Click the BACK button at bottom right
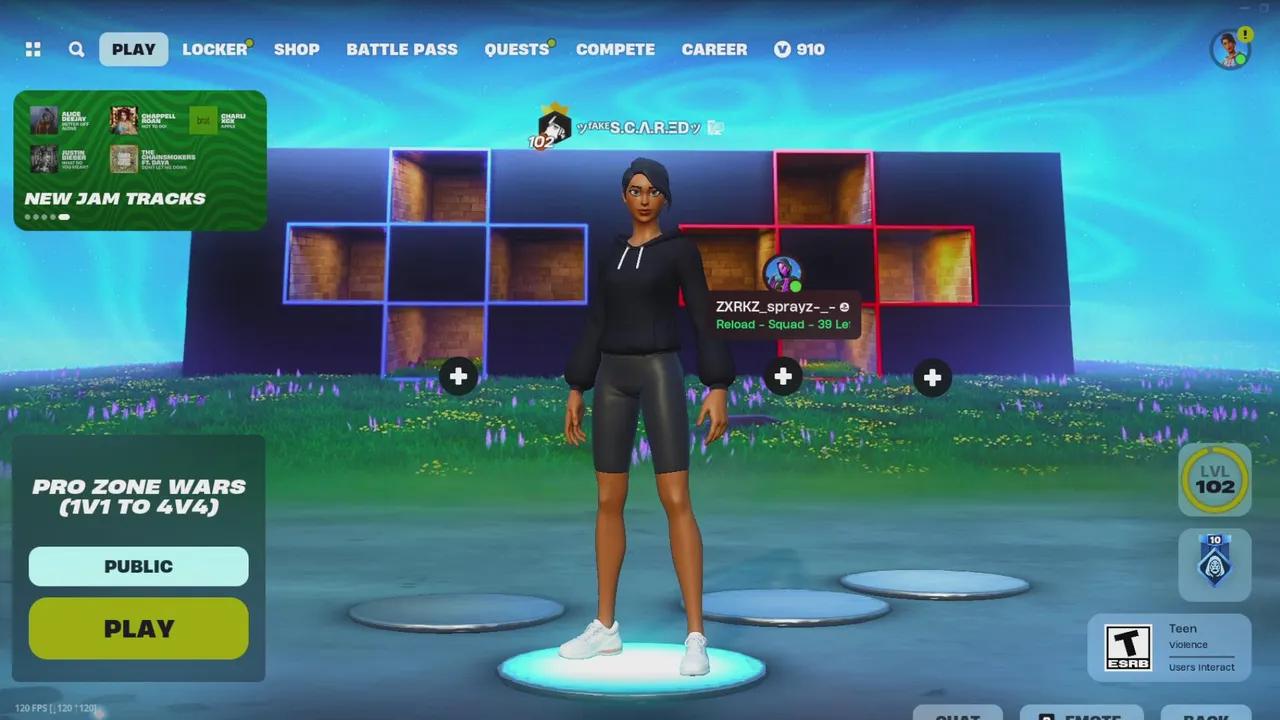 coord(1205,714)
